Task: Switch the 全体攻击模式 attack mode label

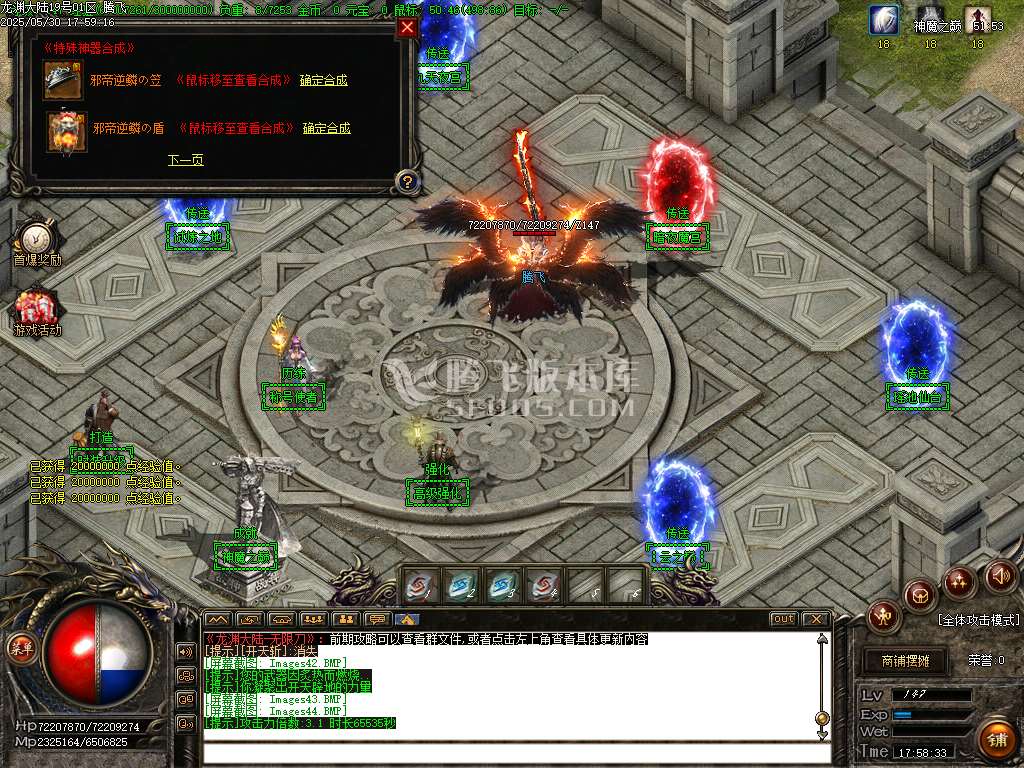Action: coord(978,620)
